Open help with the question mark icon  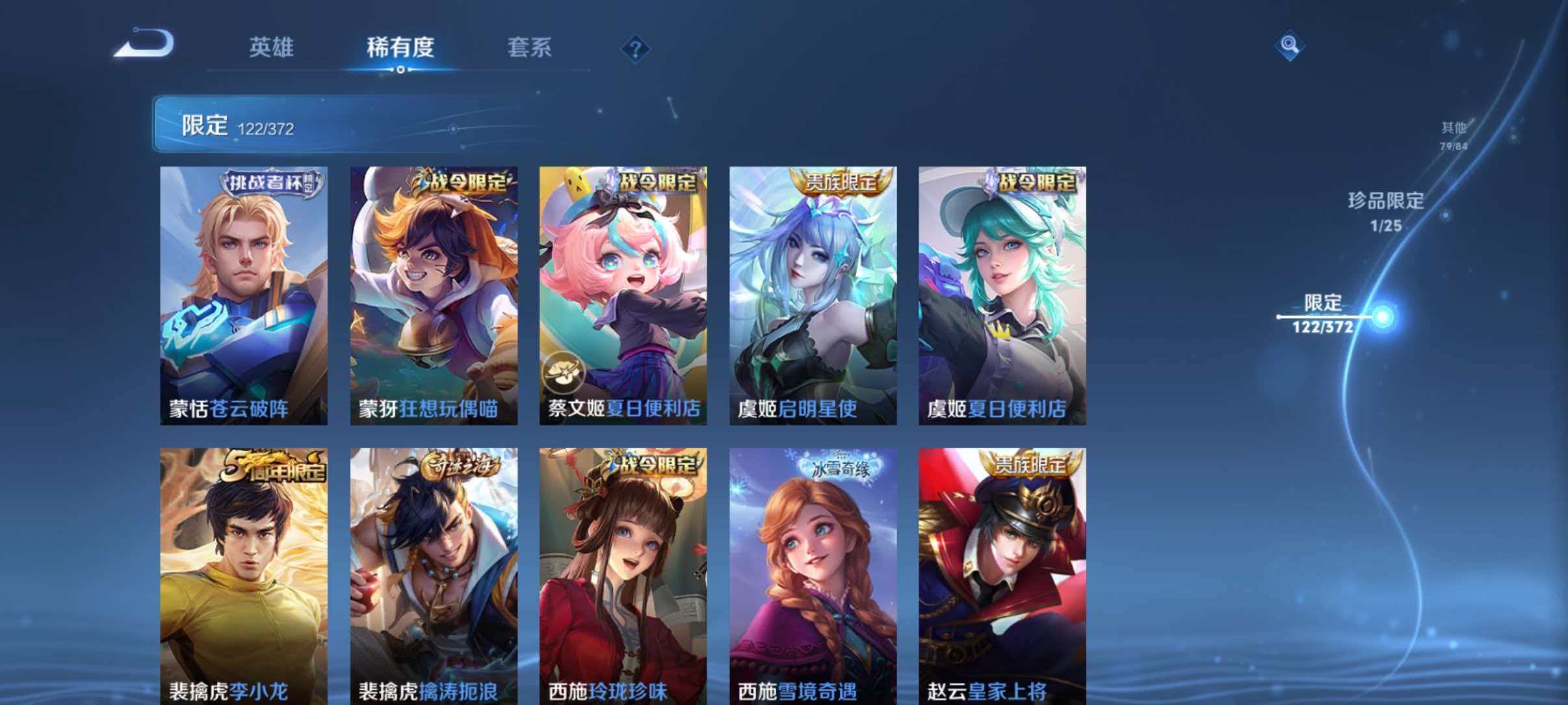pos(636,49)
